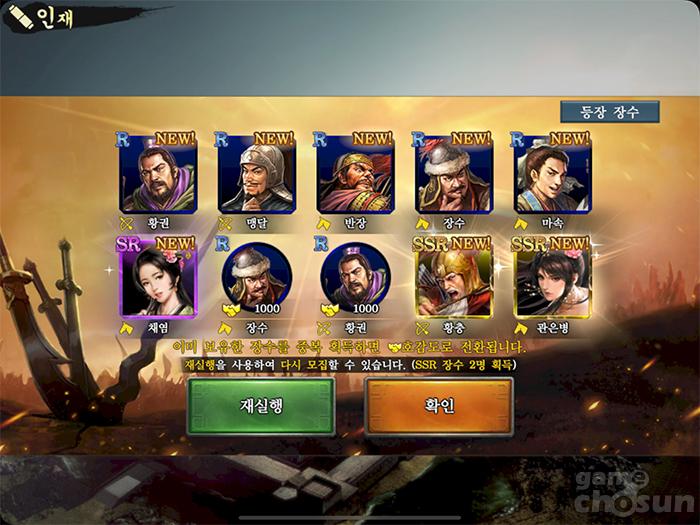Image resolution: width=700 pixels, height=525 pixels.
Task: View the SSR 황충 general card
Action: click(x=454, y=278)
